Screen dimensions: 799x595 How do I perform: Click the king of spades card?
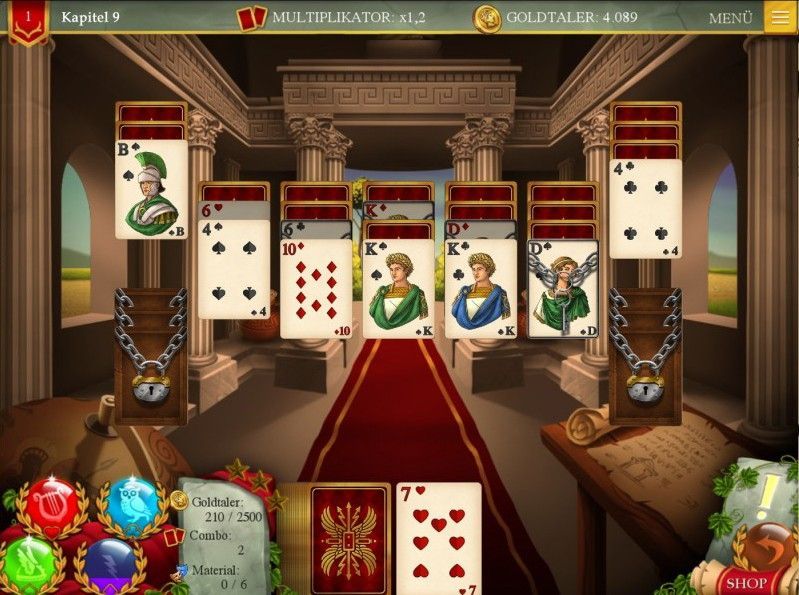pos(398,288)
